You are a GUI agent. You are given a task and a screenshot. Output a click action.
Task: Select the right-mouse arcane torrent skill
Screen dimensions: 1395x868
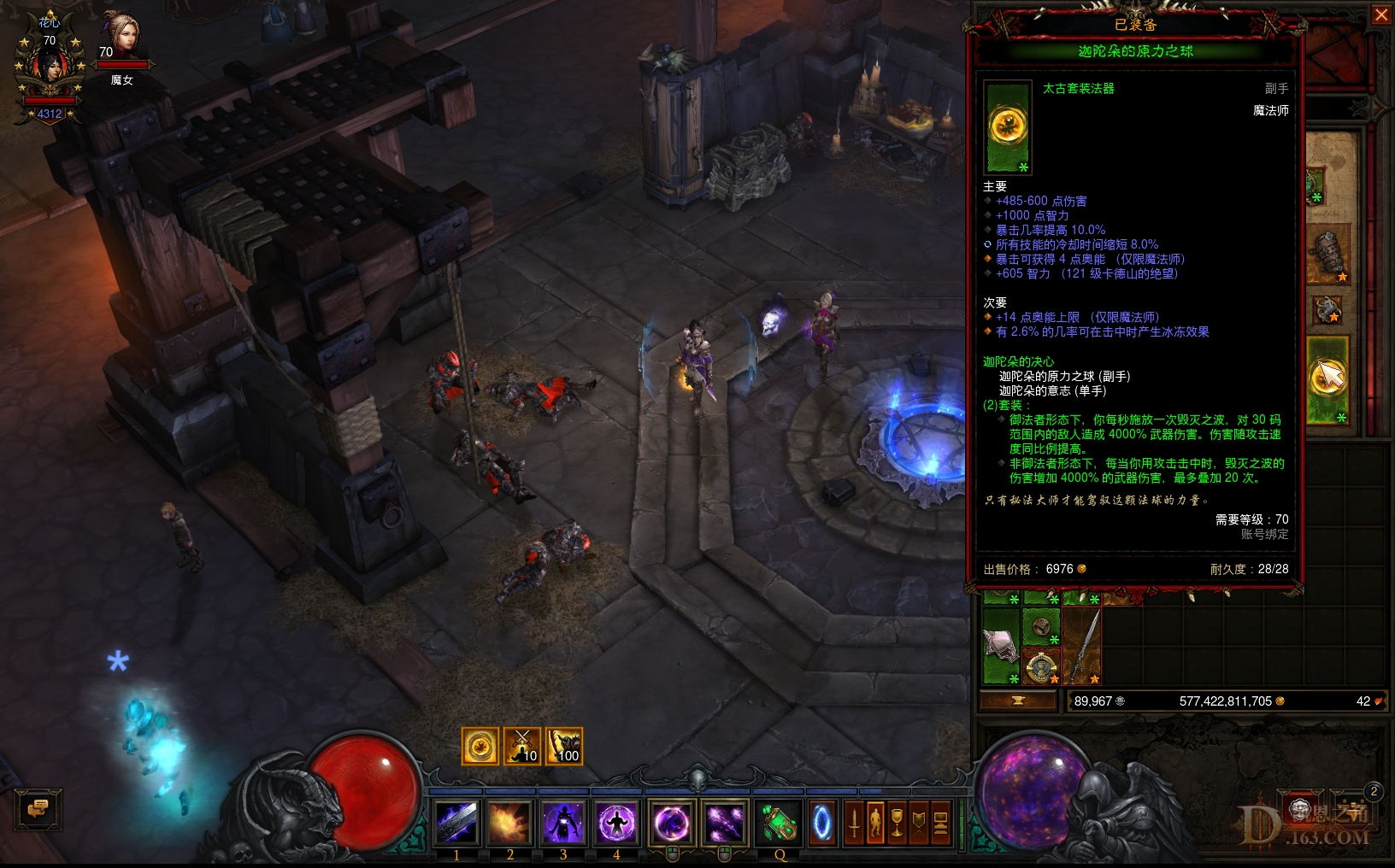725,821
